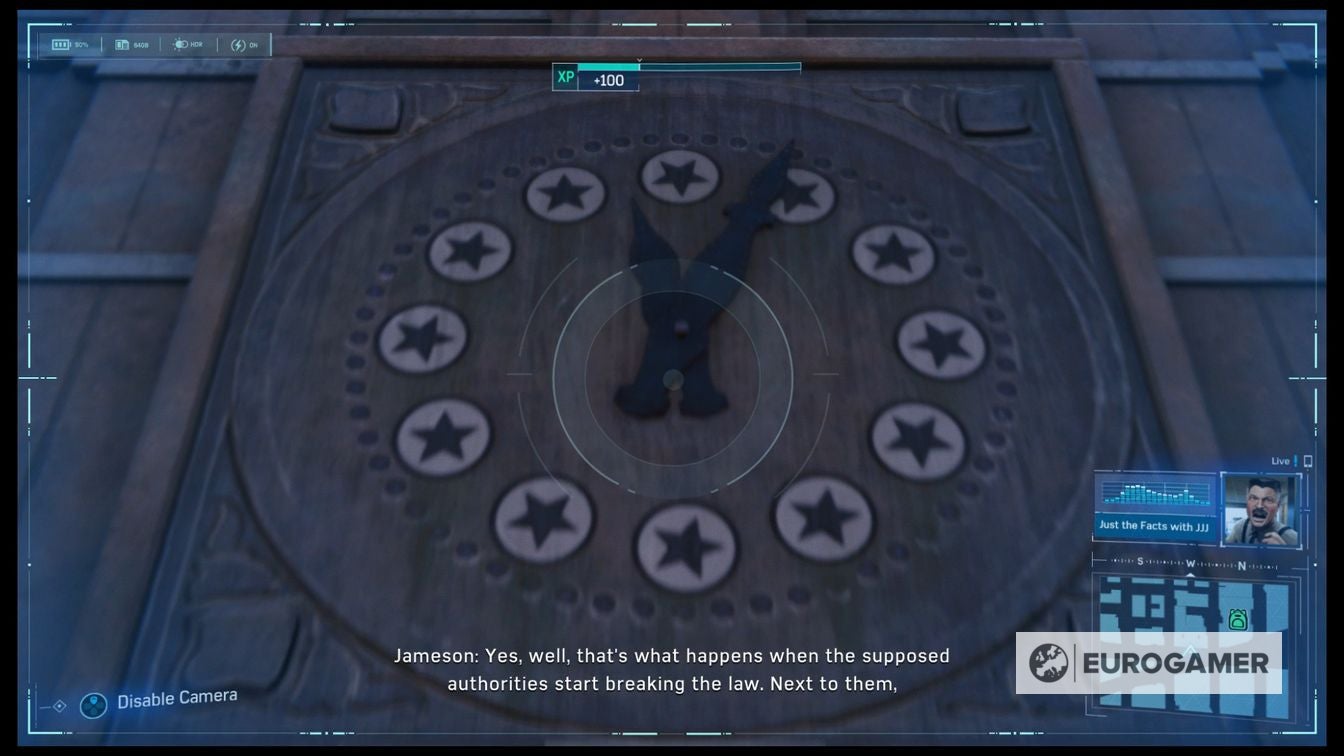Viewport: 1344px width, 756px height.
Task: Open the phone icon beside Live
Action: pos(1307,461)
